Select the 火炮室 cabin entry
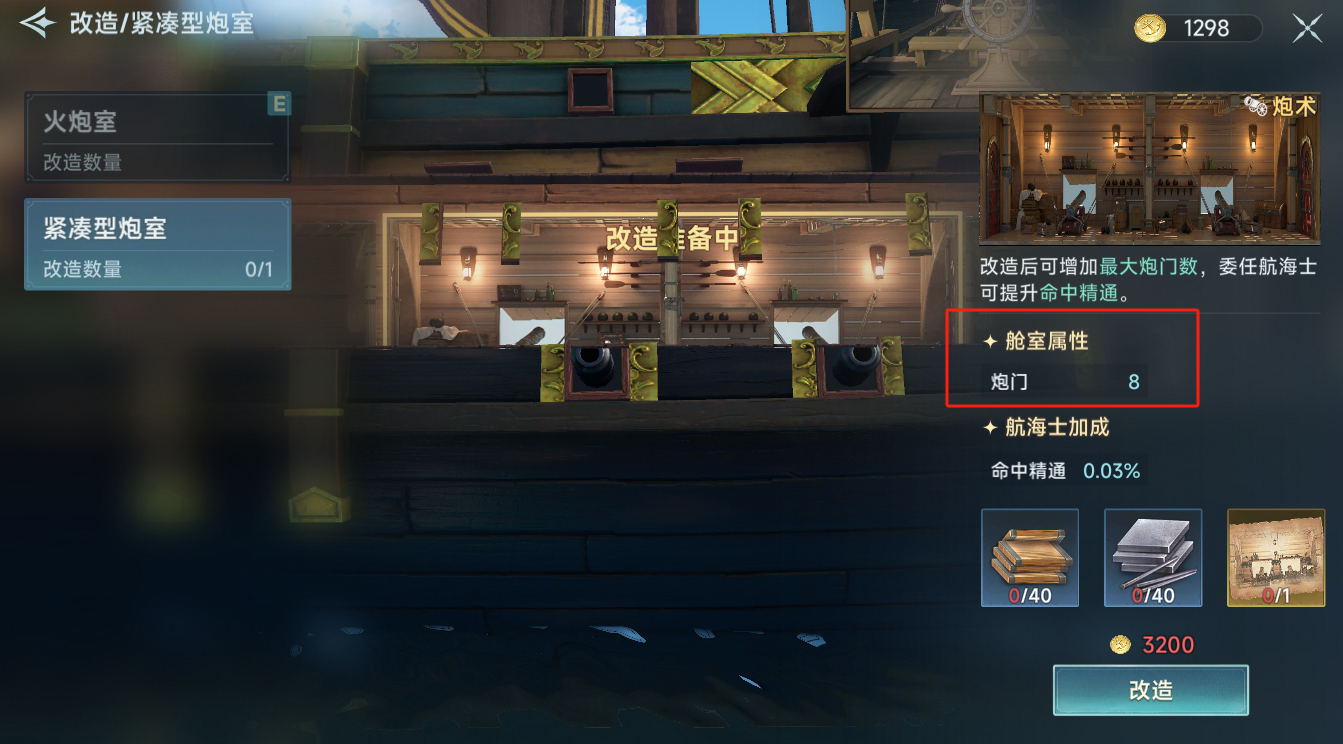The height and width of the screenshot is (744, 1343). 150,135
